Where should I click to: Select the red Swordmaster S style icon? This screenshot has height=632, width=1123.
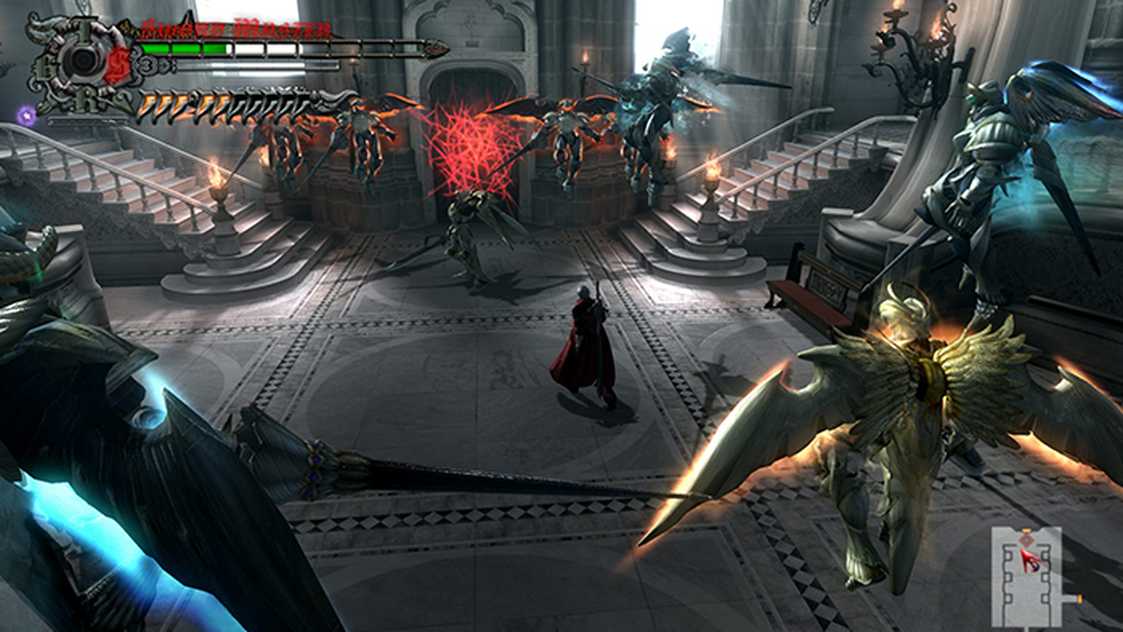tap(119, 65)
